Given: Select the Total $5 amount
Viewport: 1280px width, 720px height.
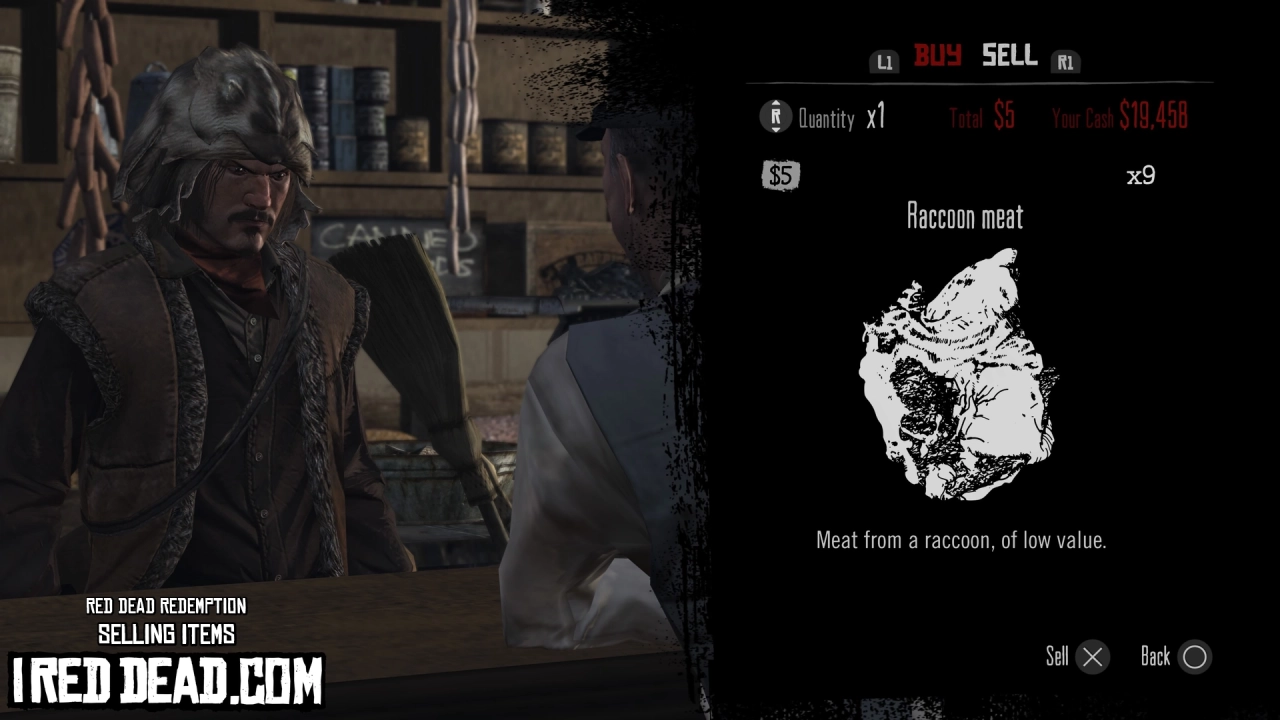Looking at the screenshot, I should coord(982,117).
